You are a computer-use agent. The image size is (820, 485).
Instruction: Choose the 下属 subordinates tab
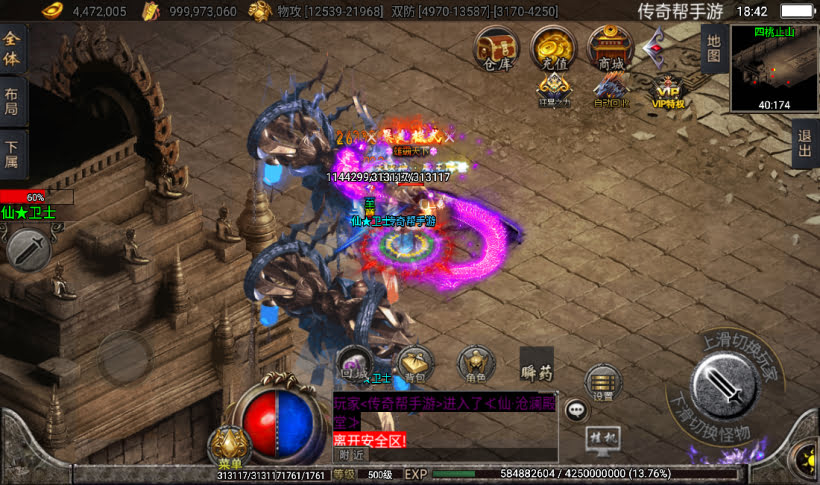tap(12, 154)
